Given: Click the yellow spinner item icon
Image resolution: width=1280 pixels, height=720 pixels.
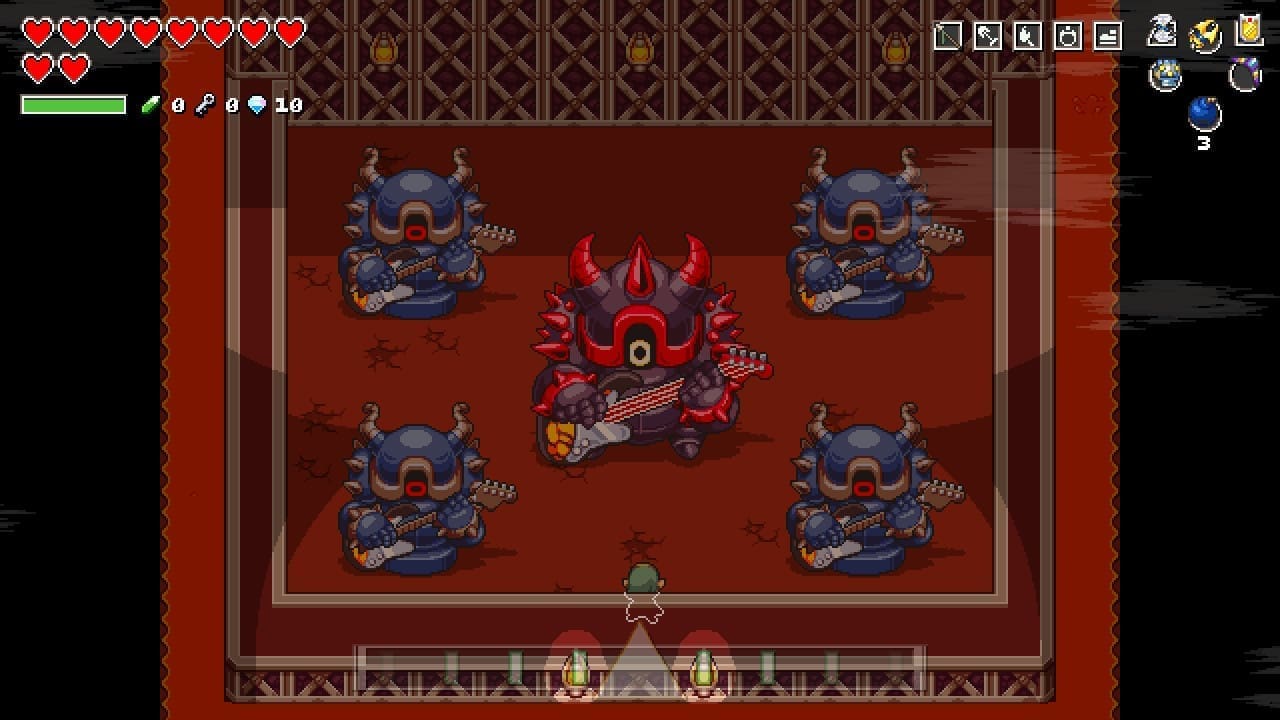Looking at the screenshot, I should coord(1203,33).
